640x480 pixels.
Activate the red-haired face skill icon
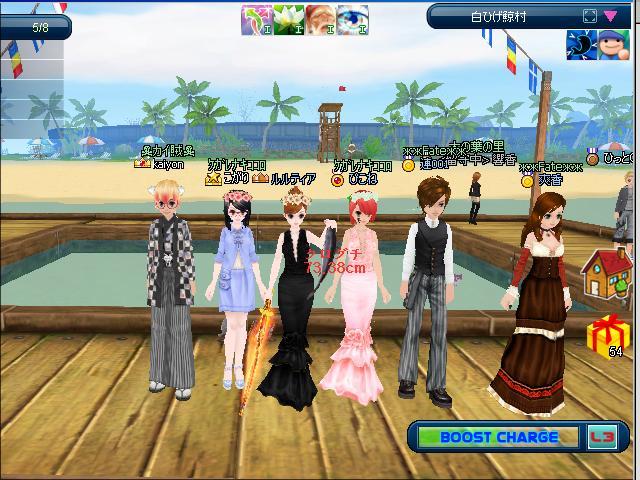(320, 20)
